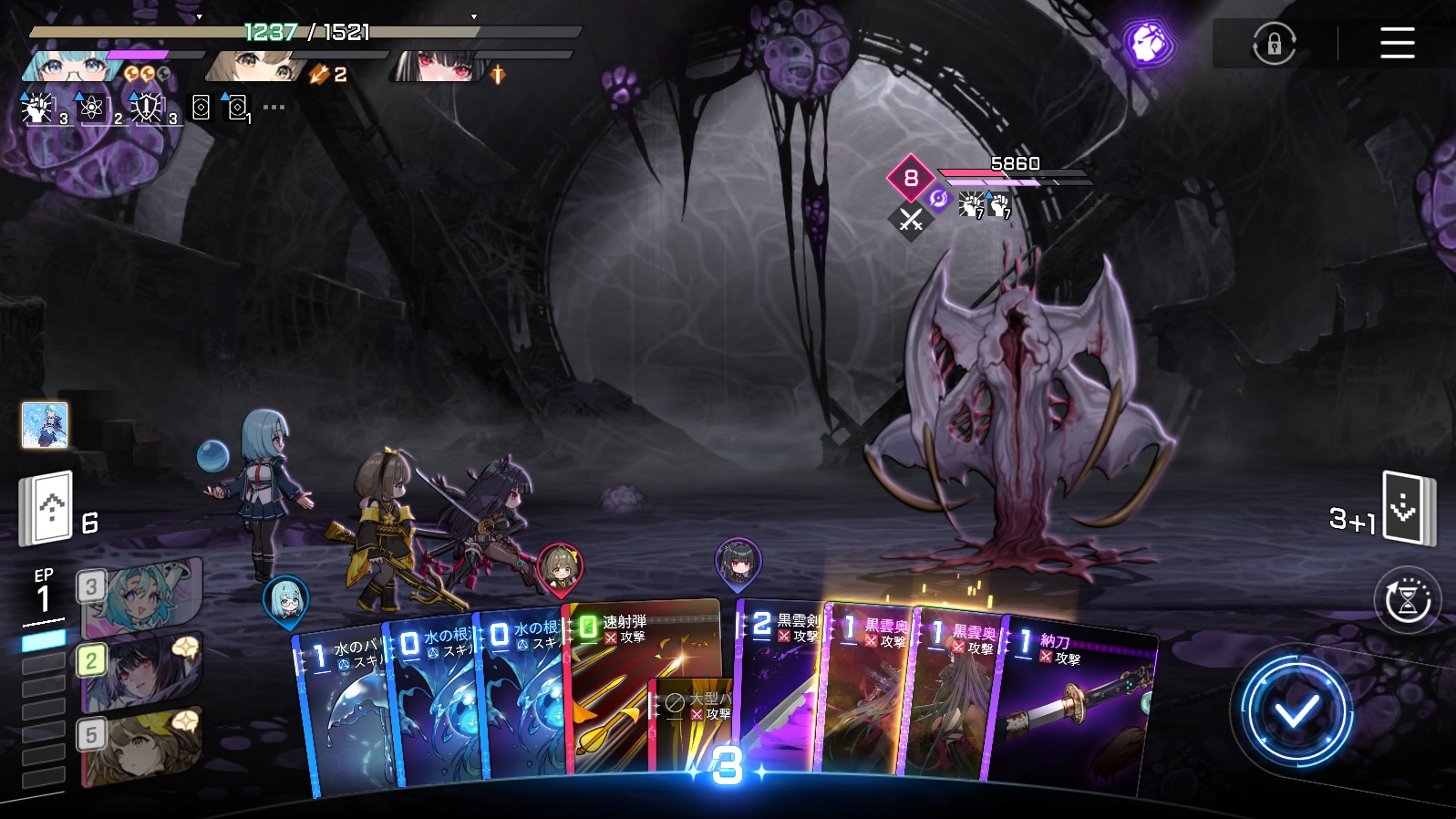Inspect the enemy's crossed-swords intent icon
1456x819 pixels.
pyautogui.click(x=911, y=220)
